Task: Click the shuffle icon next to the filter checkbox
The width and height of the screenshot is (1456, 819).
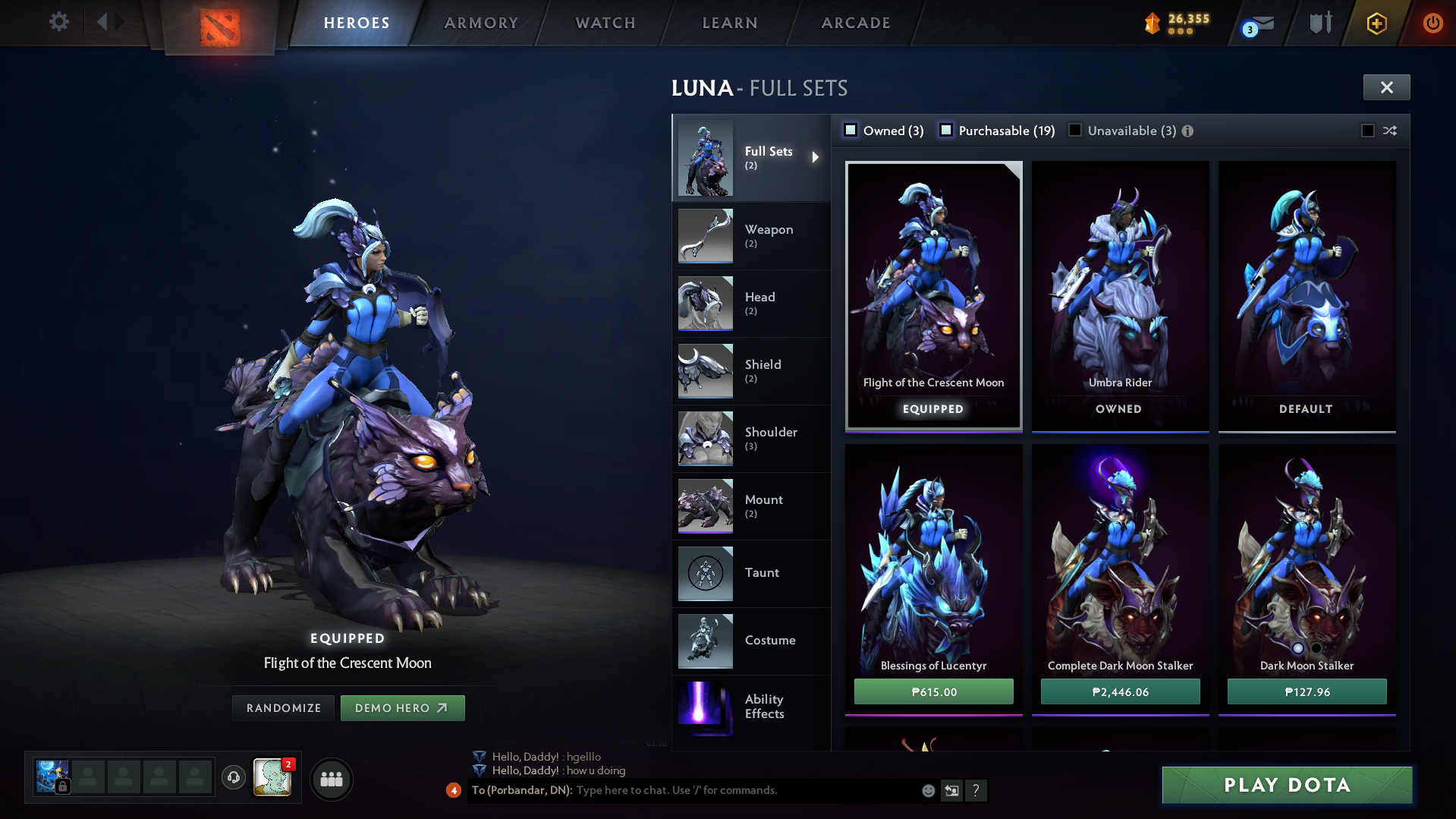Action: [1389, 130]
